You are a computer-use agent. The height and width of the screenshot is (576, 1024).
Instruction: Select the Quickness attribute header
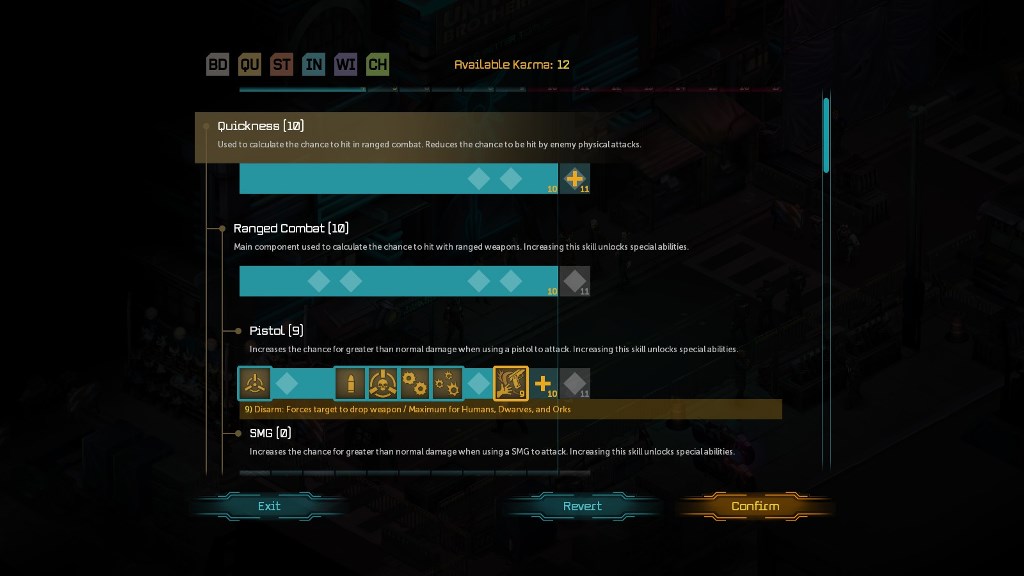(x=261, y=126)
